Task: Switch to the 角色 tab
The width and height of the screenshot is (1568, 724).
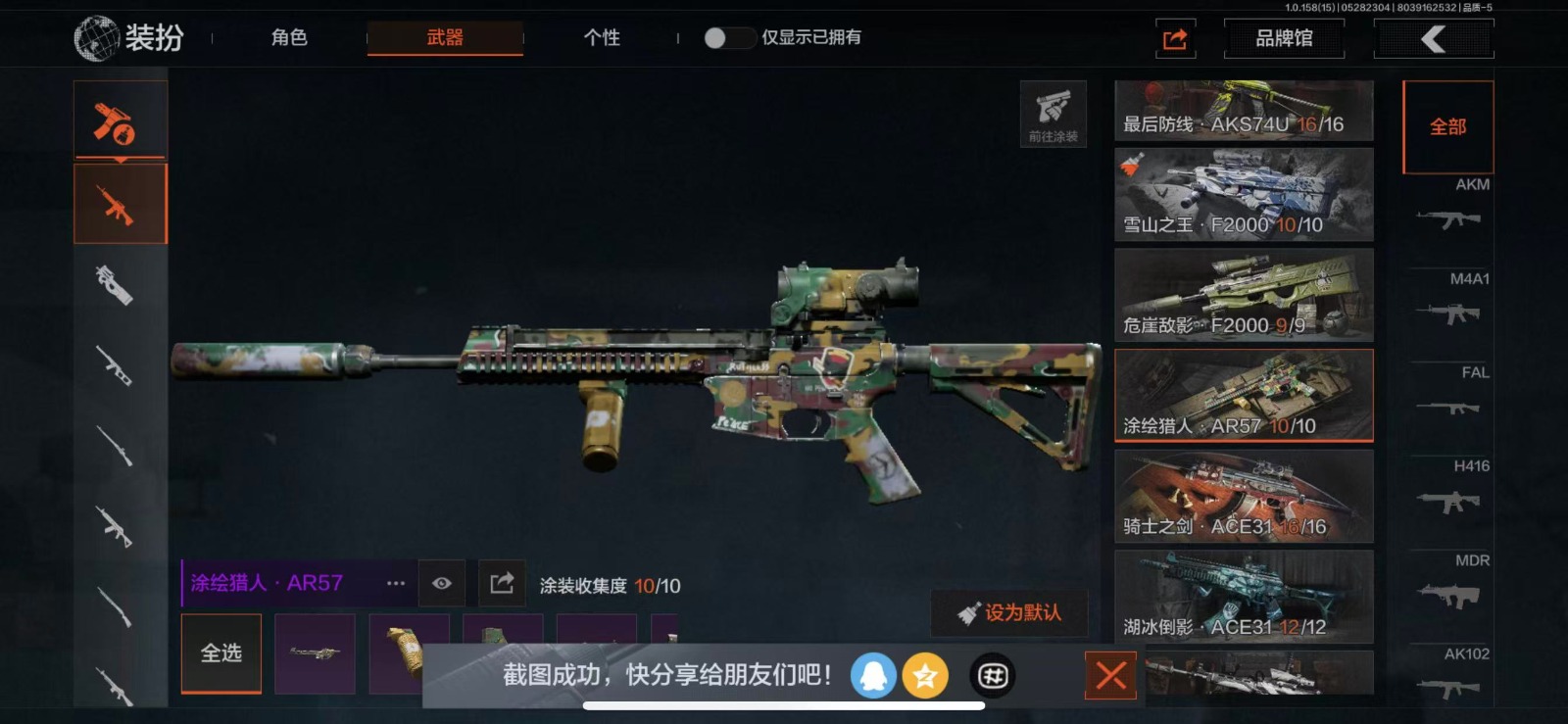Action: click(289, 38)
